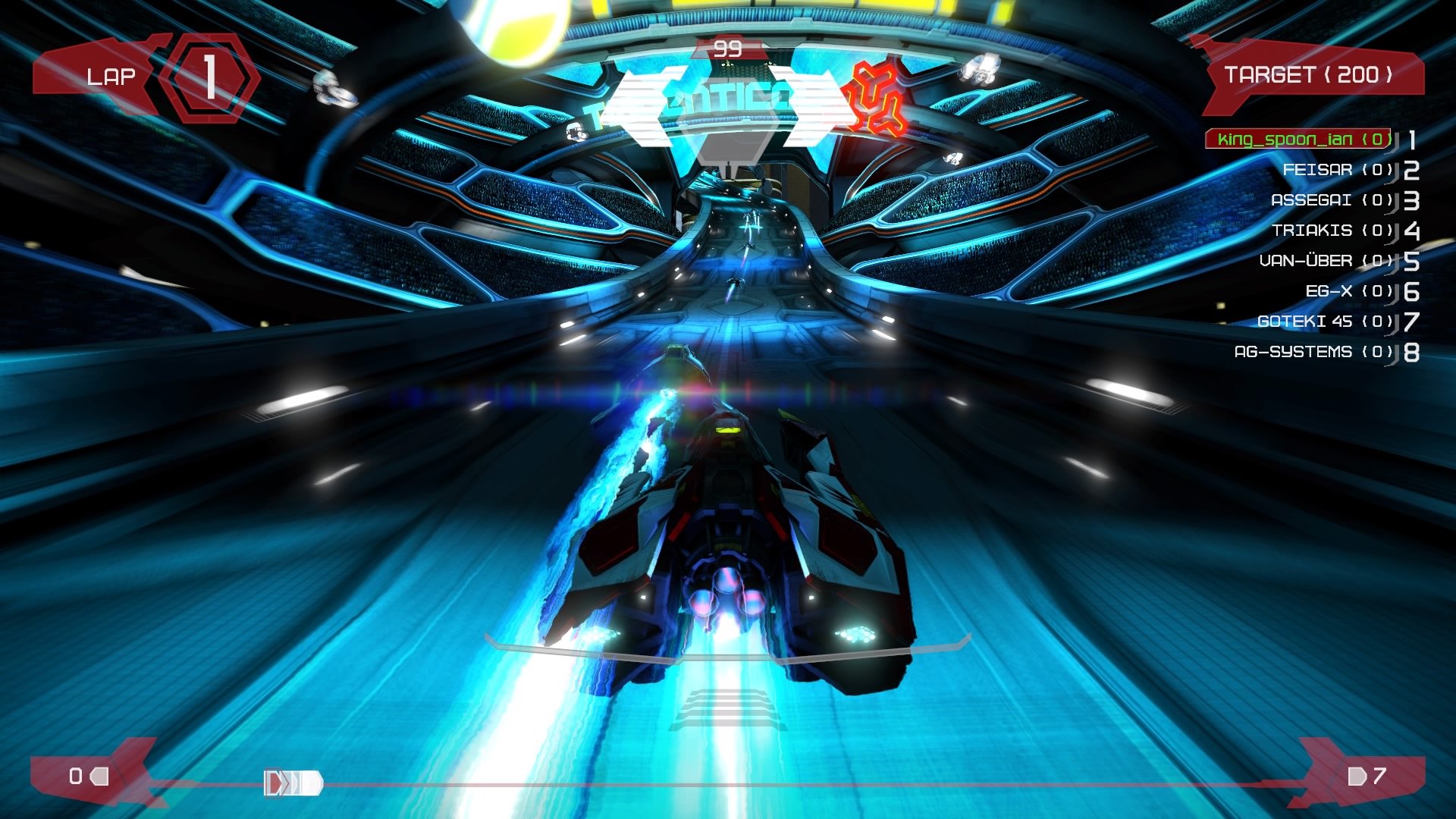Select the red team emblem beside the Transonic banner
This screenshot has height=819, width=1456.
pyautogui.click(x=874, y=95)
